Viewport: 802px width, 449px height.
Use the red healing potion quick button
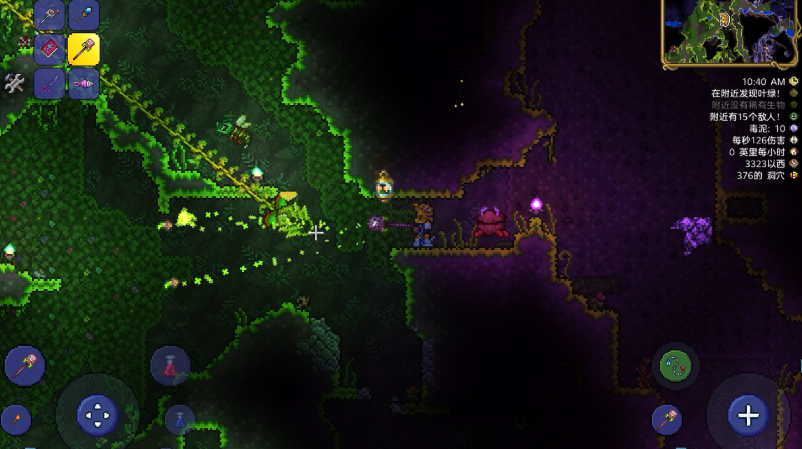click(x=170, y=367)
